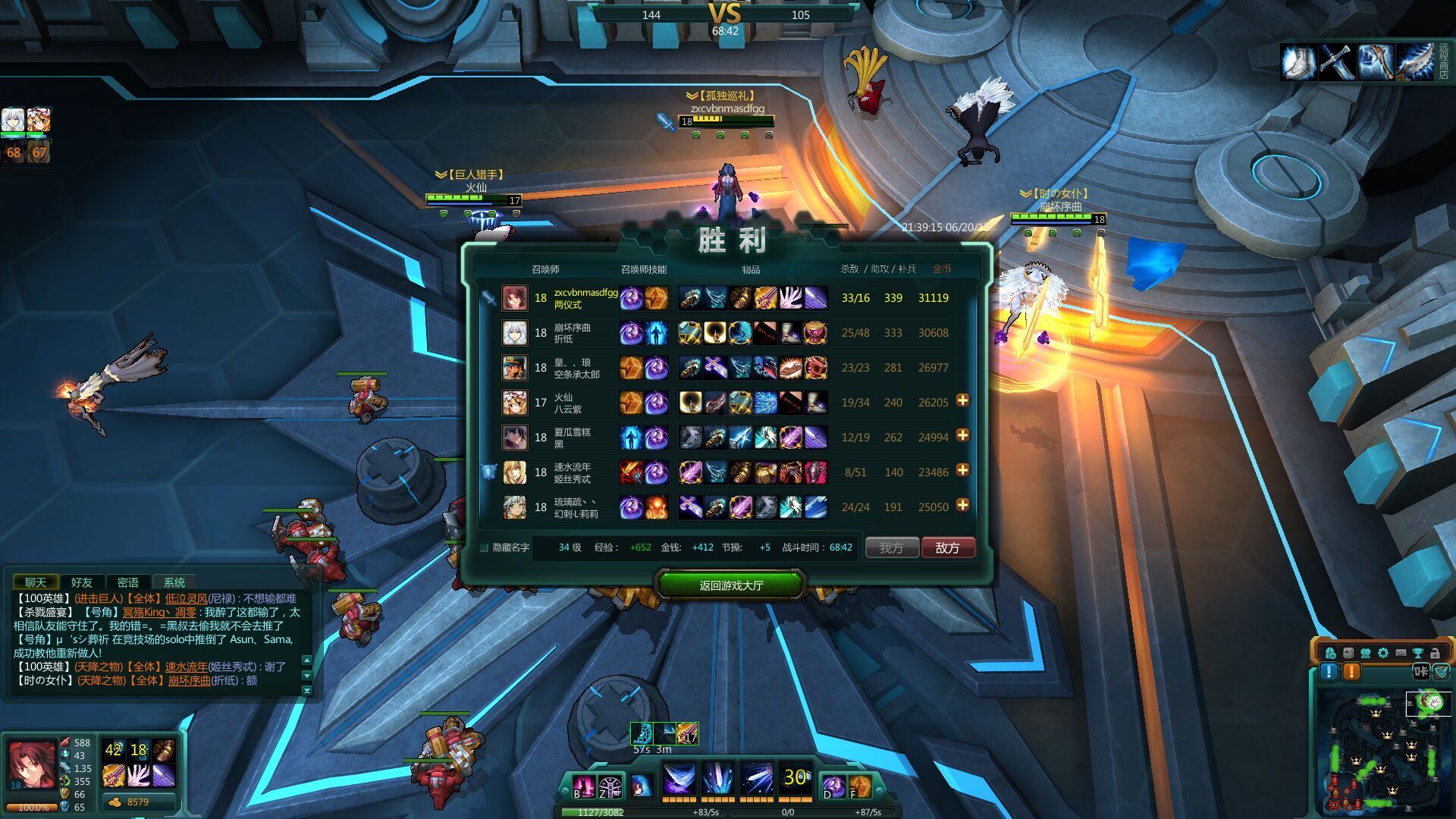The height and width of the screenshot is (819, 1456).
Task: Select the 聊天 chat tab
Action: [x=35, y=582]
